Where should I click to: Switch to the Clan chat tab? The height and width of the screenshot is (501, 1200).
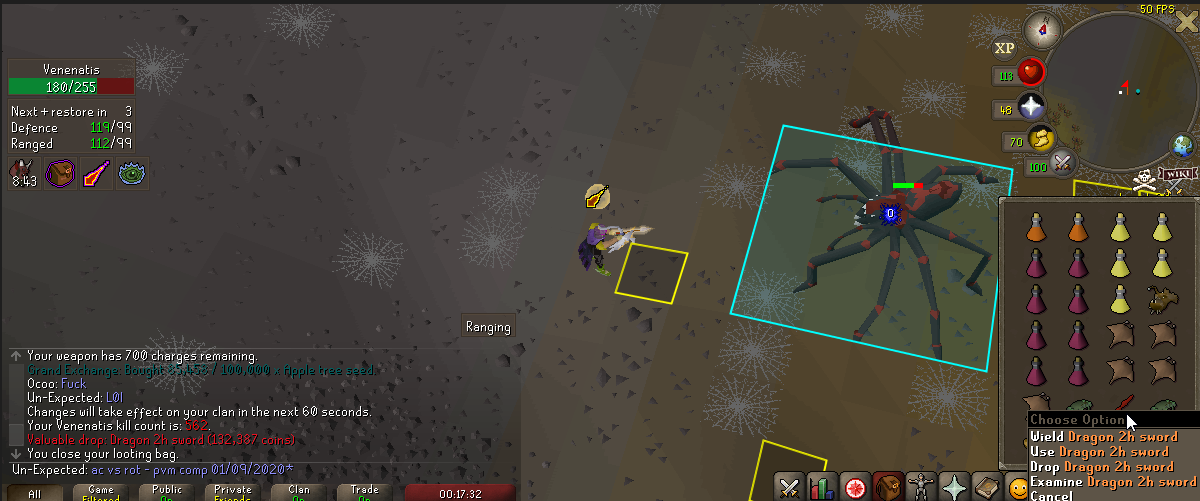(x=299, y=493)
